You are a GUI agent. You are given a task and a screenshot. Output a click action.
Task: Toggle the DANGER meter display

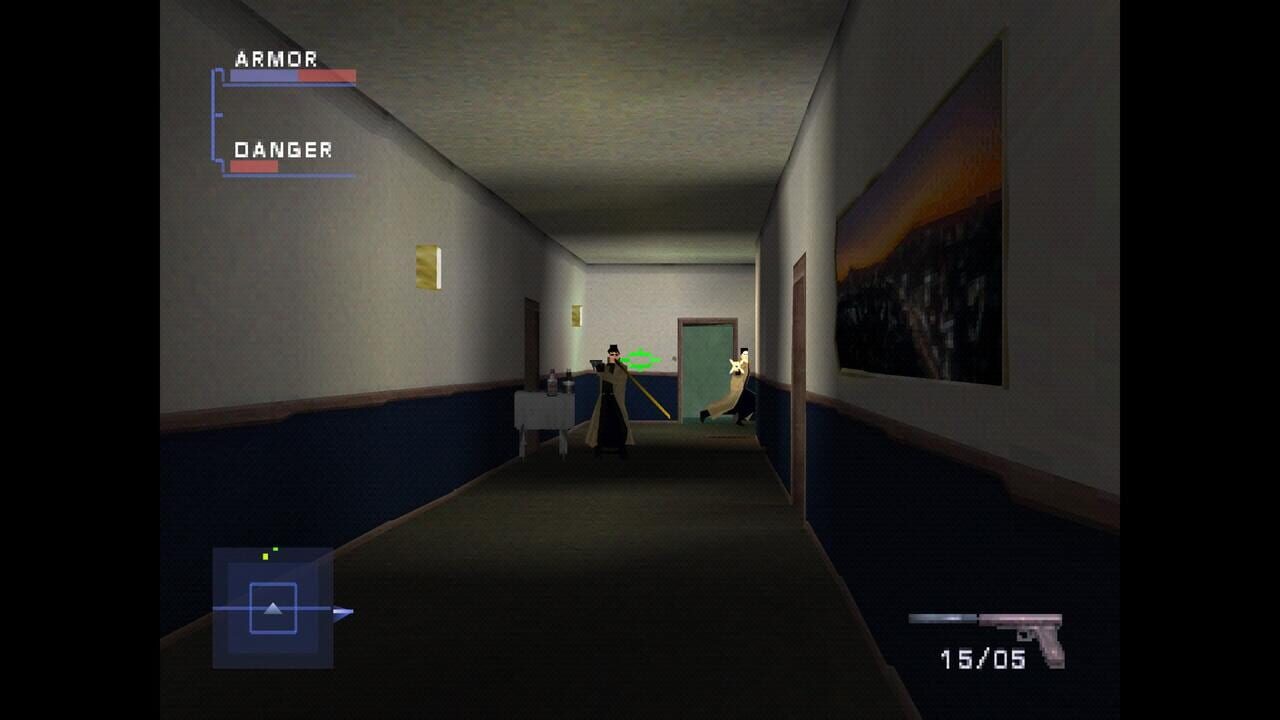tap(254, 165)
